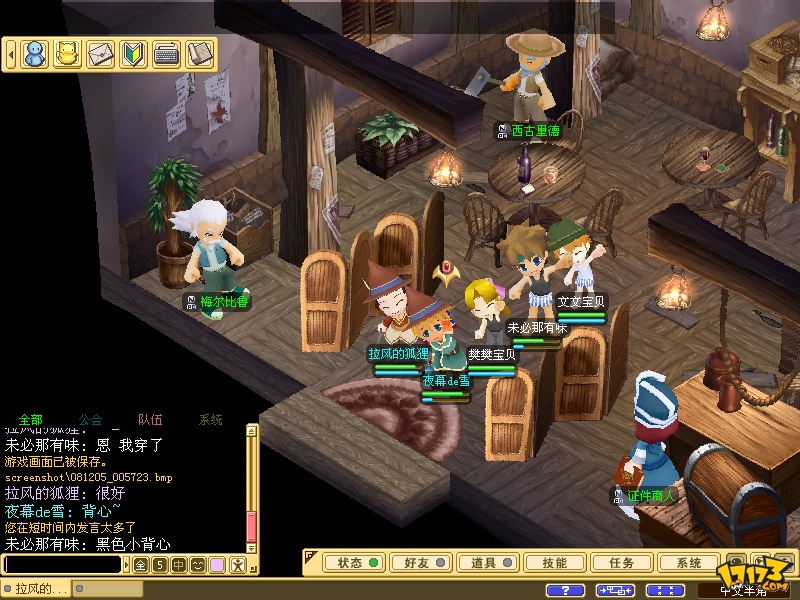Open the 道具 (Items) menu
This screenshot has height=600, width=800.
489,563
